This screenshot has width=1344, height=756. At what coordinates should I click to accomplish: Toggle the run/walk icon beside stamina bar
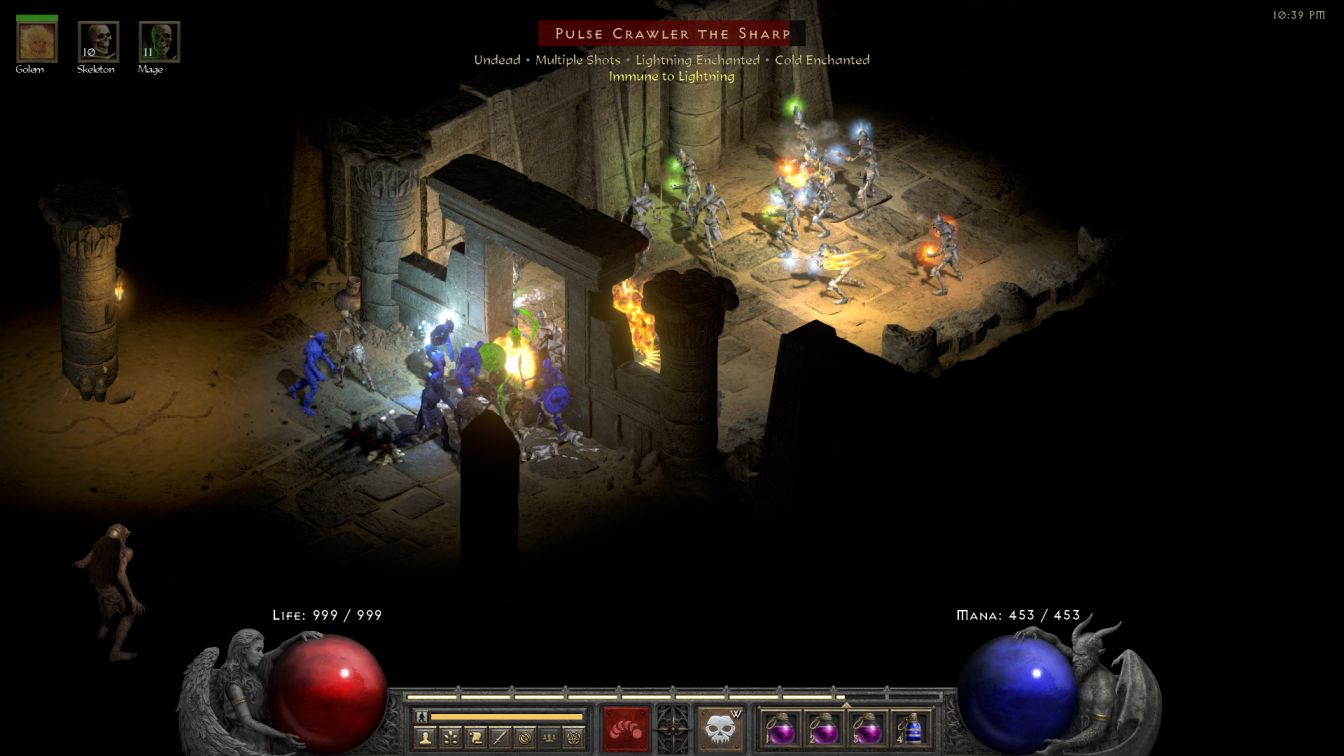422,716
